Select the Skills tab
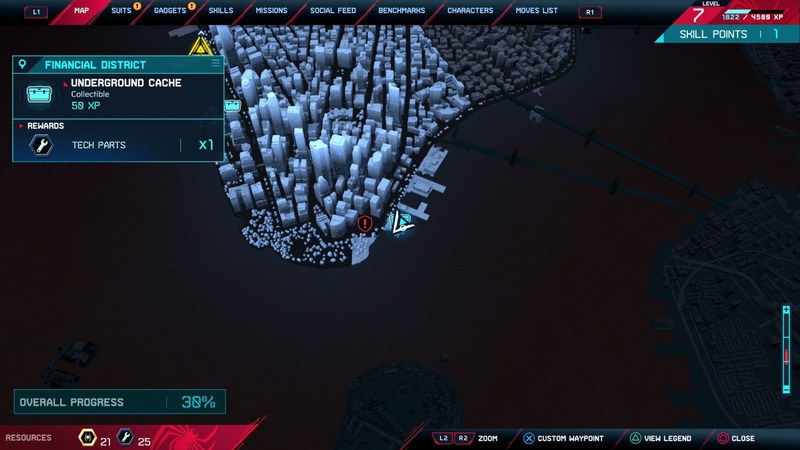This screenshot has height=450, width=800. [x=221, y=11]
